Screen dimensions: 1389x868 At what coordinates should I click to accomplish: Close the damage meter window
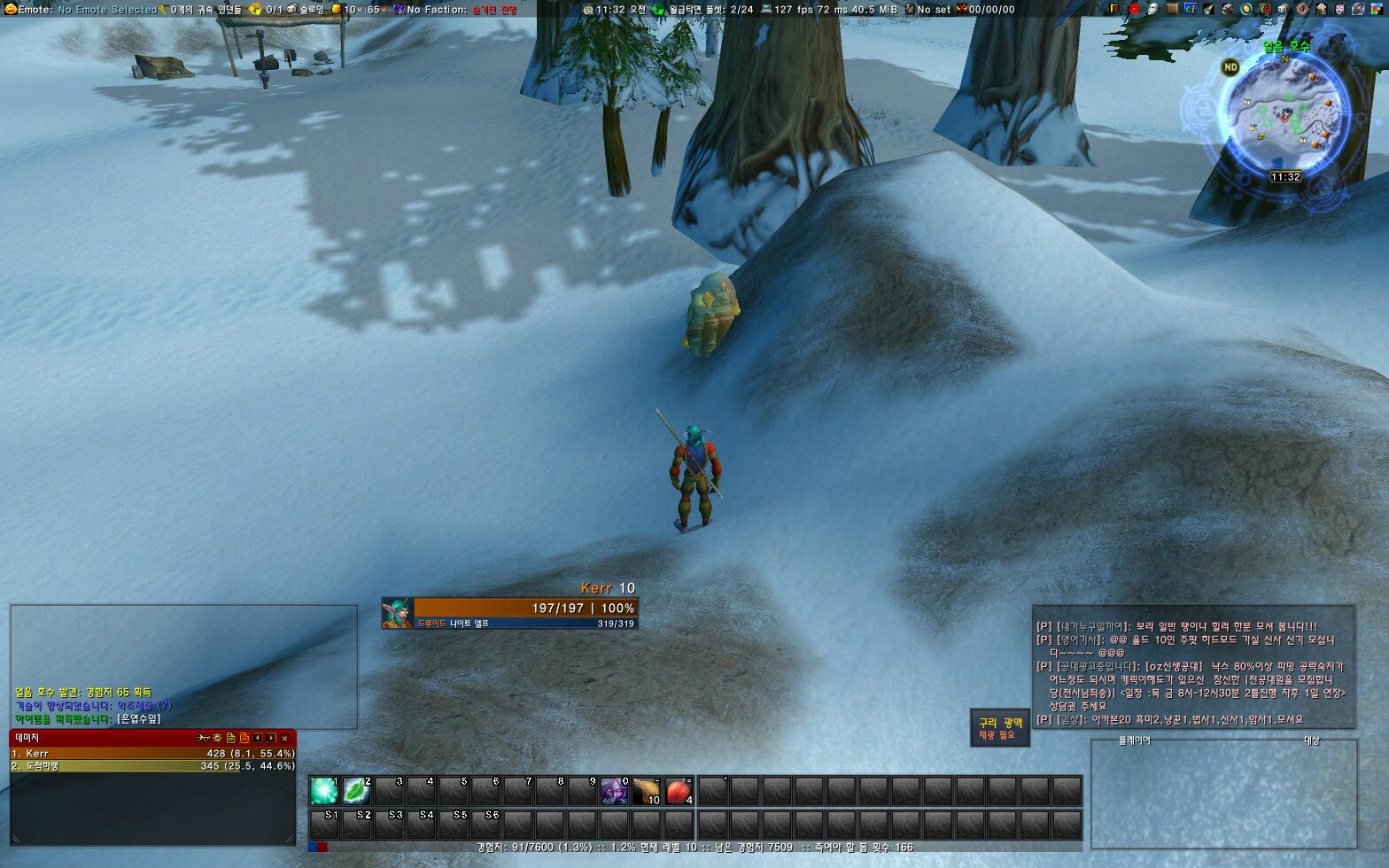point(284,738)
